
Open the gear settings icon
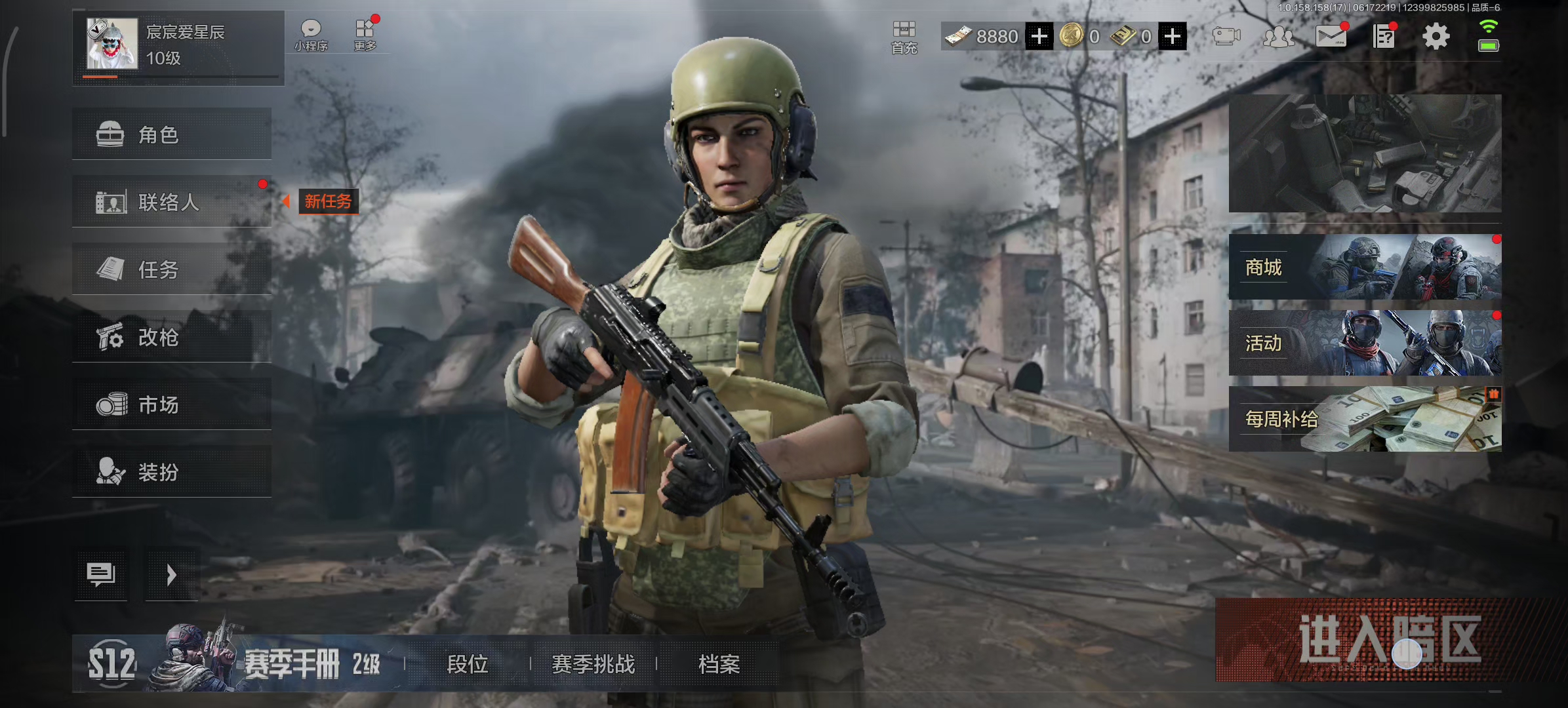[x=1436, y=37]
